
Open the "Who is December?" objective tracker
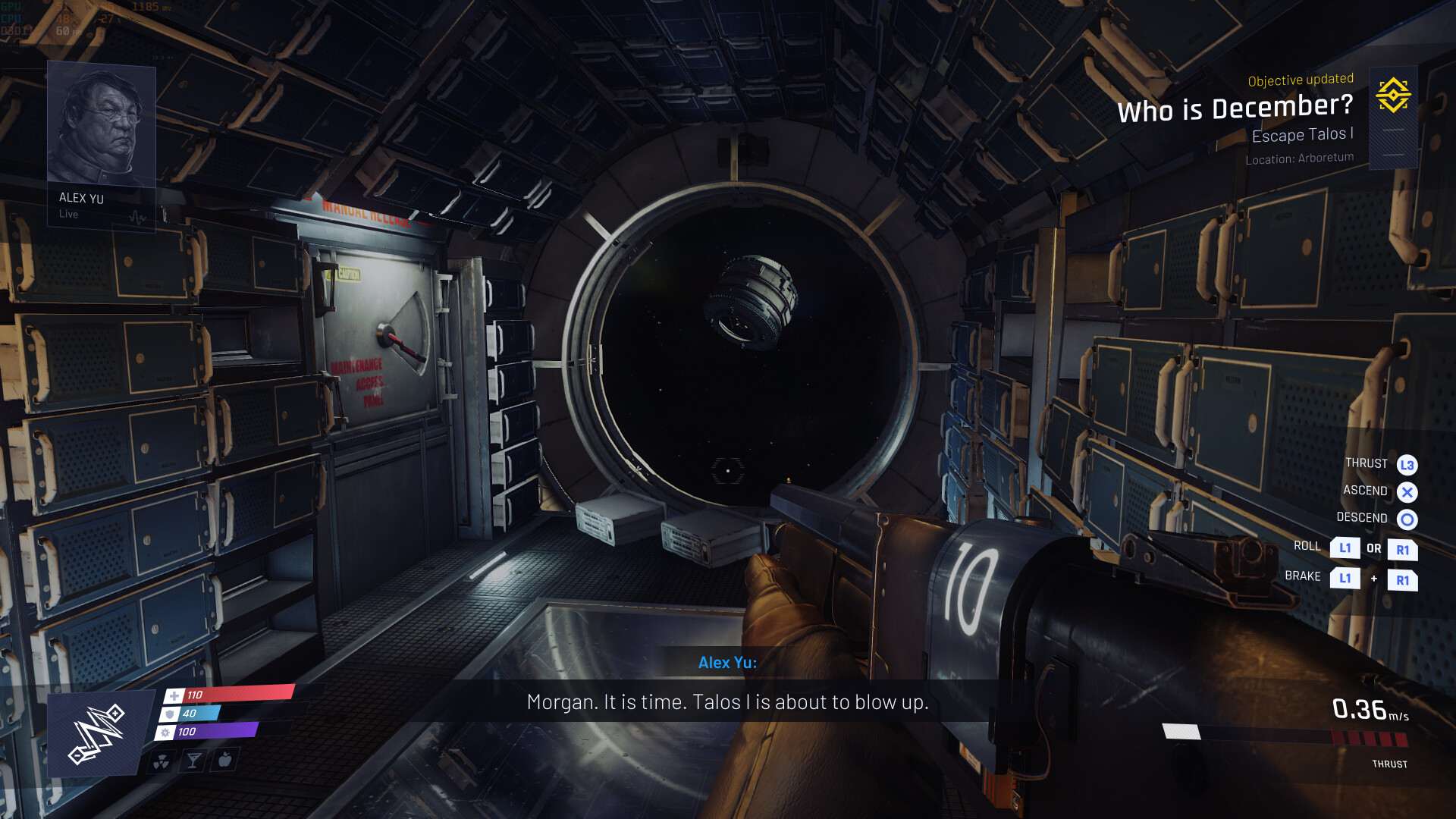tap(1235, 108)
